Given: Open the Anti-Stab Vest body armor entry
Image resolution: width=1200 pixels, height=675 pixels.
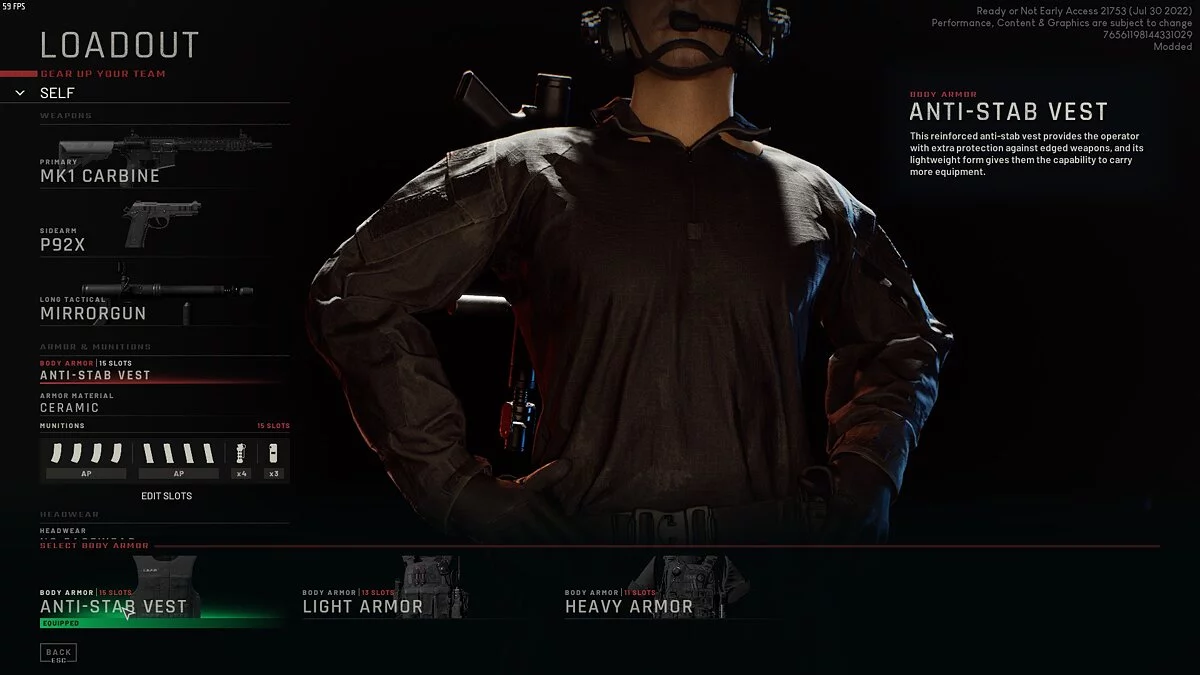Looking at the screenshot, I should (x=95, y=375).
